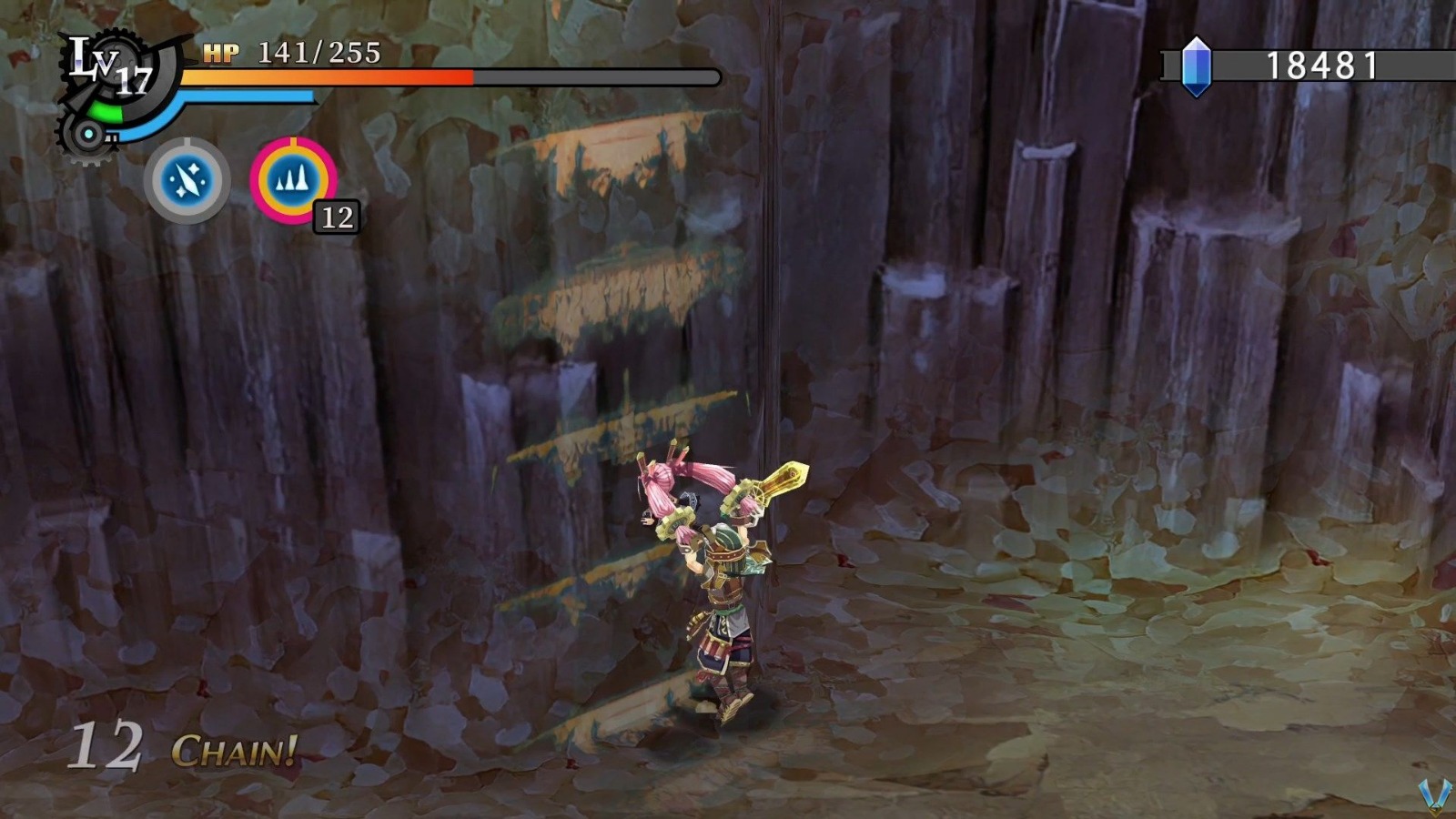Click the V watermark in bottom right corner
The image size is (1456, 819).
[x=1434, y=795]
